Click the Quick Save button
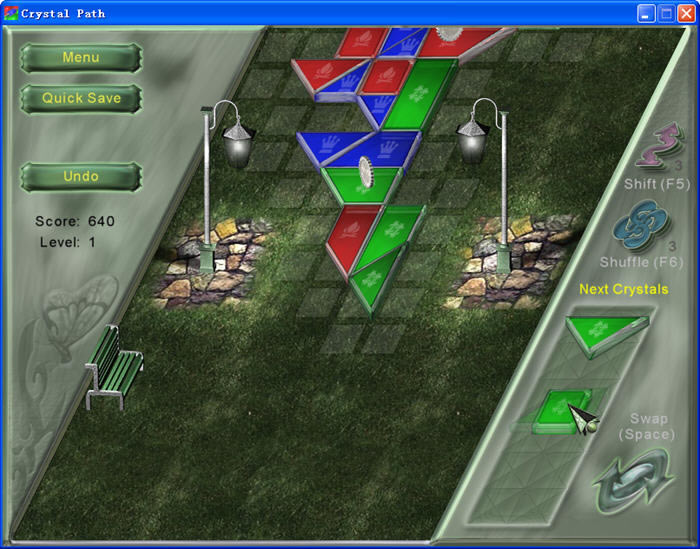The height and width of the screenshot is (549, 700). 81,98
